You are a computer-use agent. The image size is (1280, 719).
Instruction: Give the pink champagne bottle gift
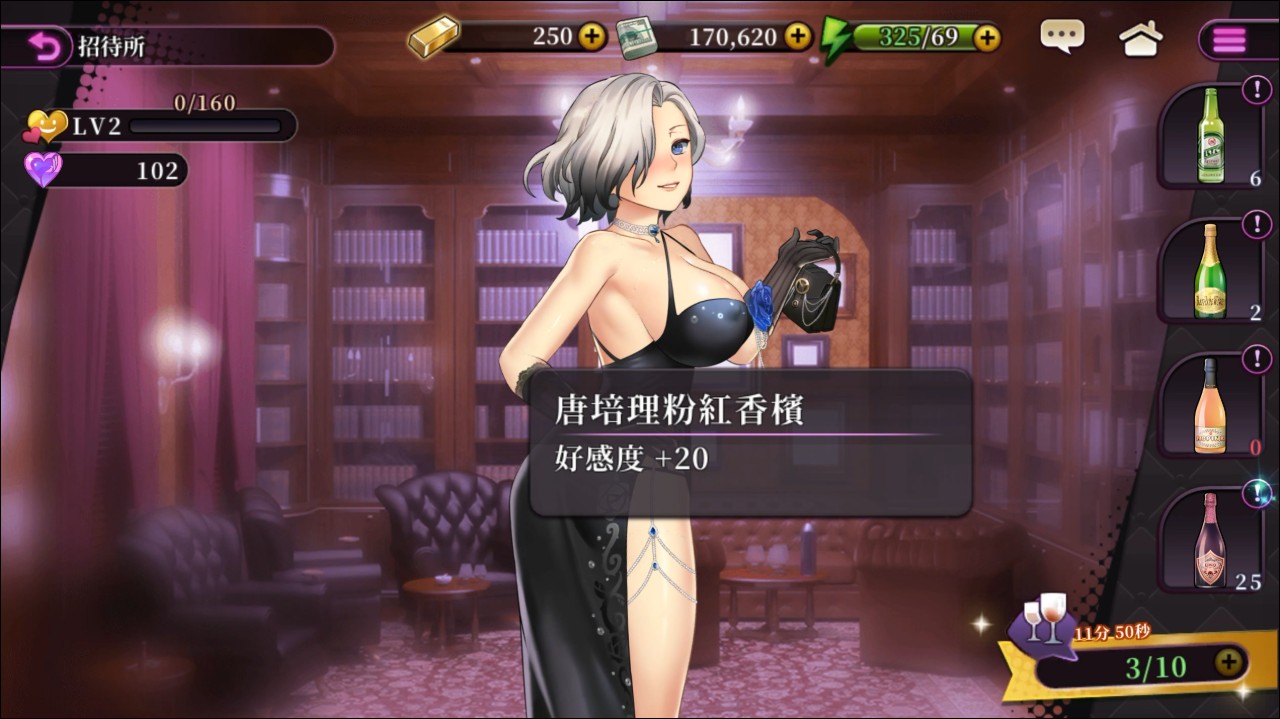point(1211,539)
